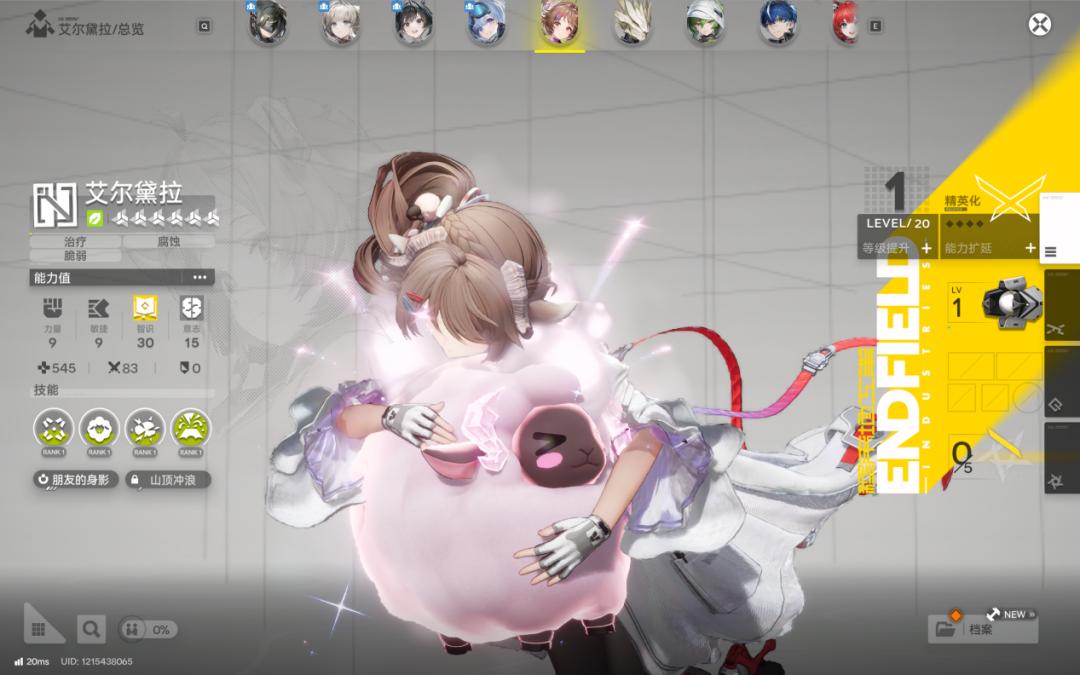Image resolution: width=1080 pixels, height=675 pixels.
Task: Open the white flower skill icon
Action: (x=99, y=427)
